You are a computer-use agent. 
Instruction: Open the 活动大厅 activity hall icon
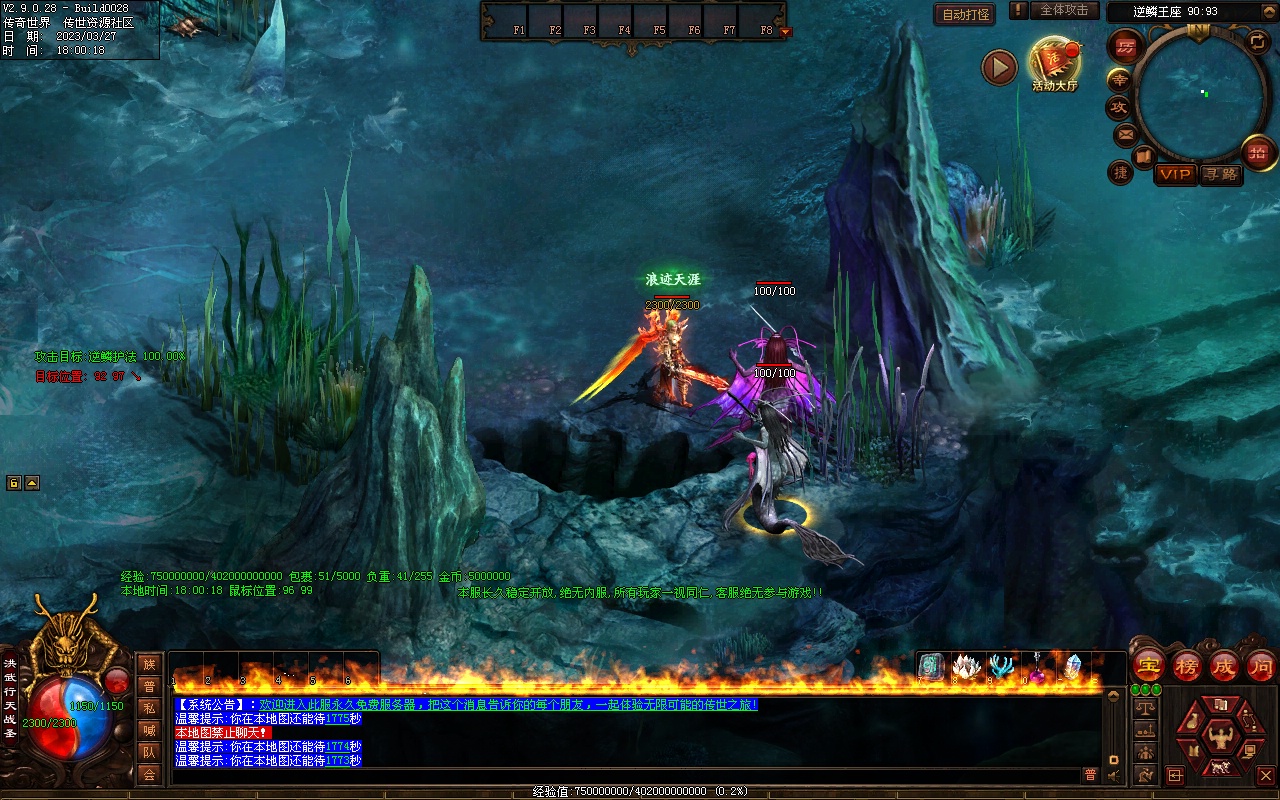(1055, 63)
